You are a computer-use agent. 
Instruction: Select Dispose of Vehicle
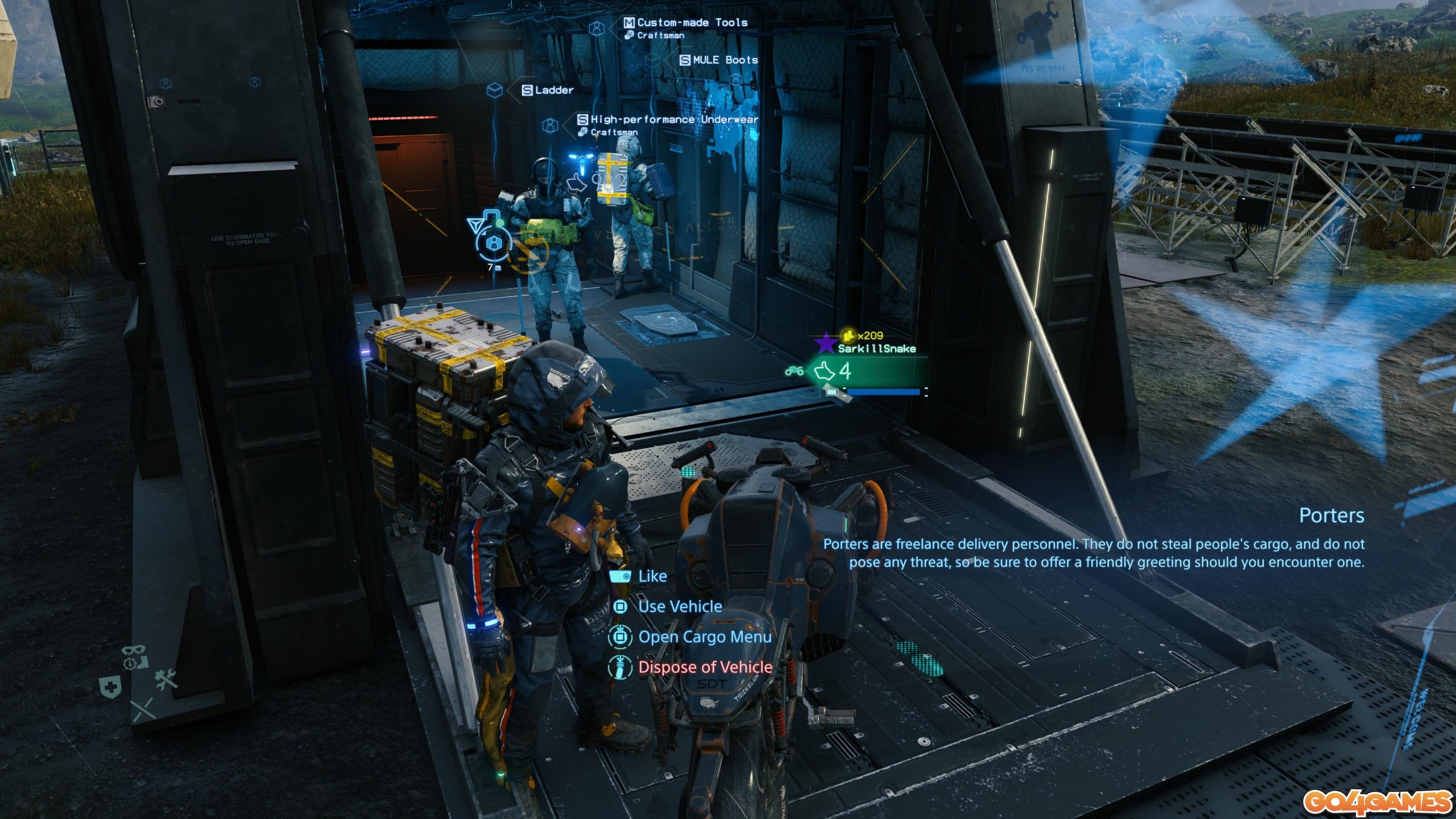click(704, 667)
